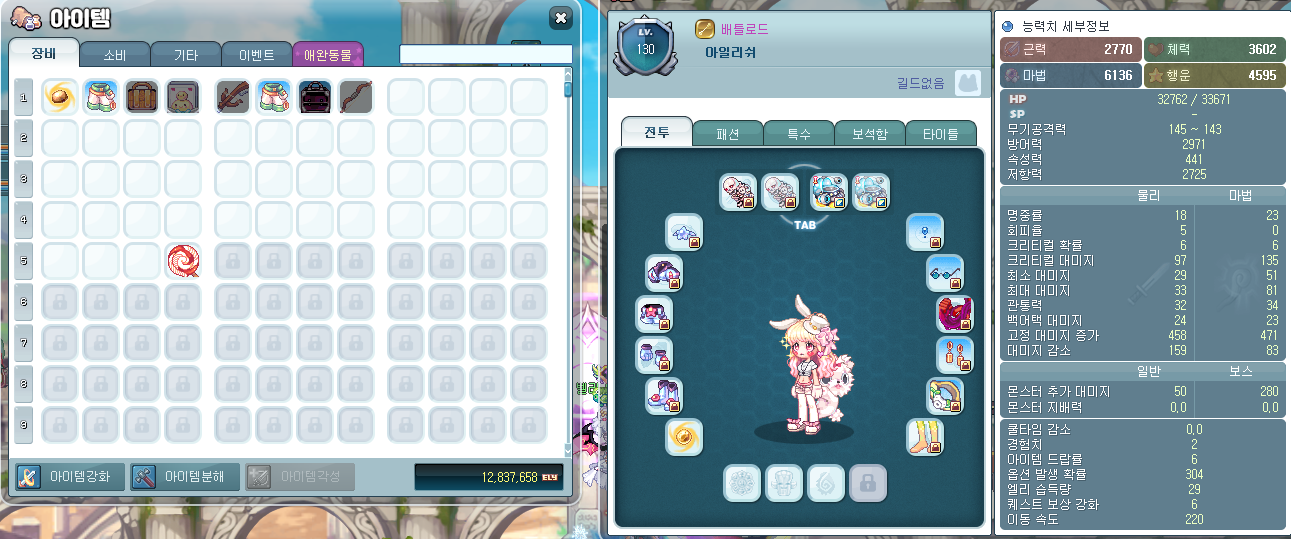Open 아이템강화 item enhancement
1291x539 pixels.
(70, 476)
